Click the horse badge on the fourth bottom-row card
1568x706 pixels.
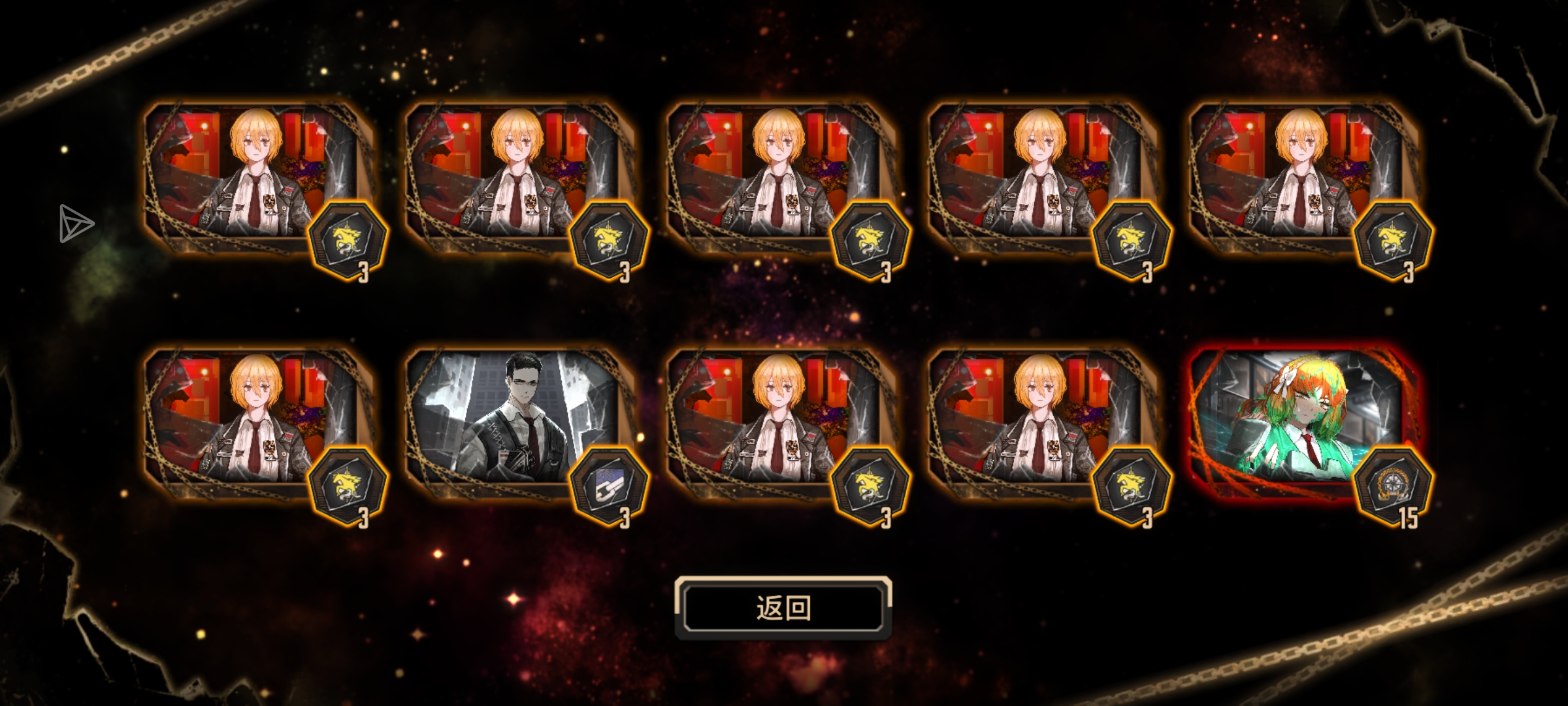pos(1130,482)
